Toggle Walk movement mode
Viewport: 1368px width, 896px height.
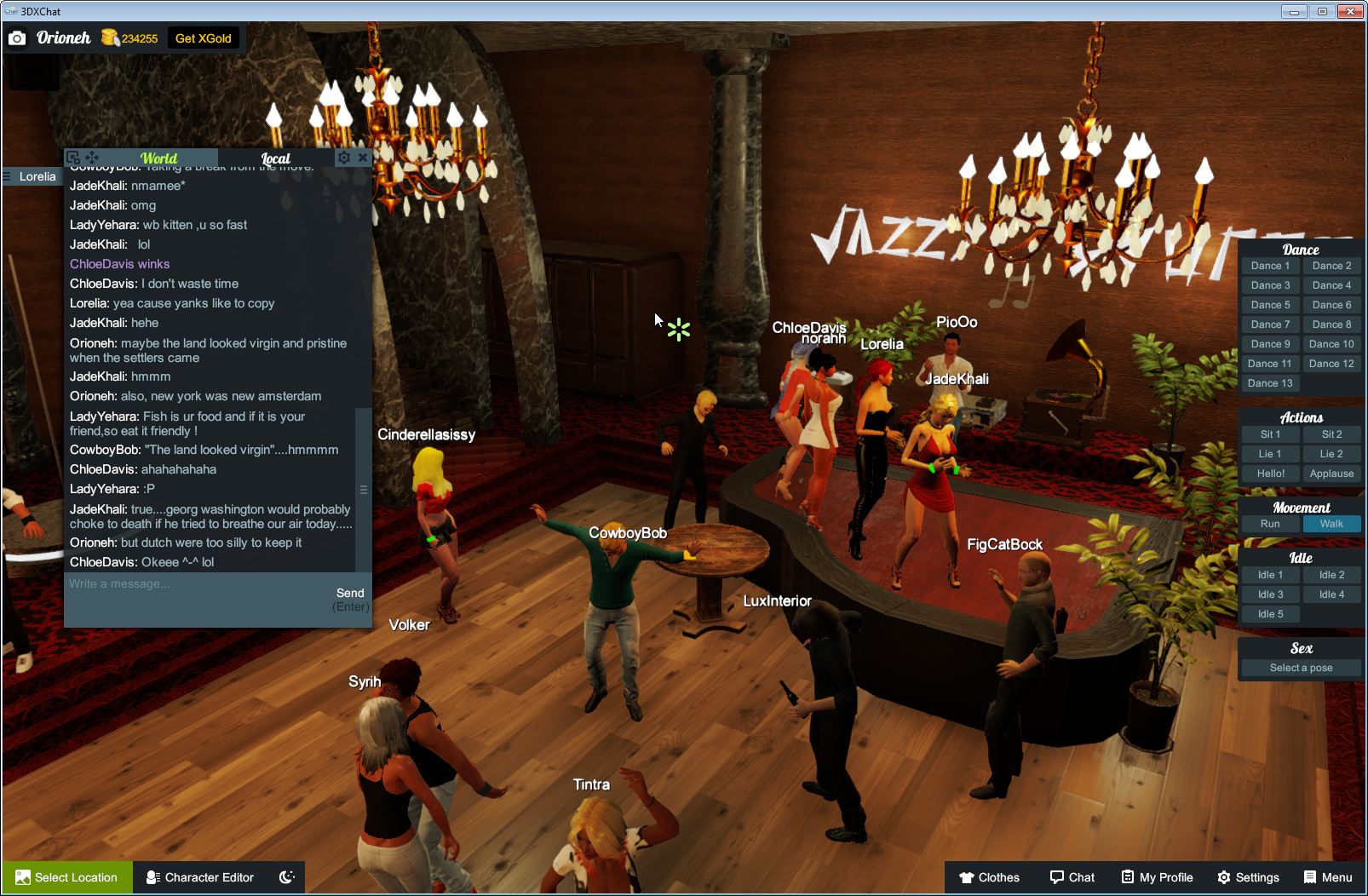pyautogui.click(x=1331, y=524)
